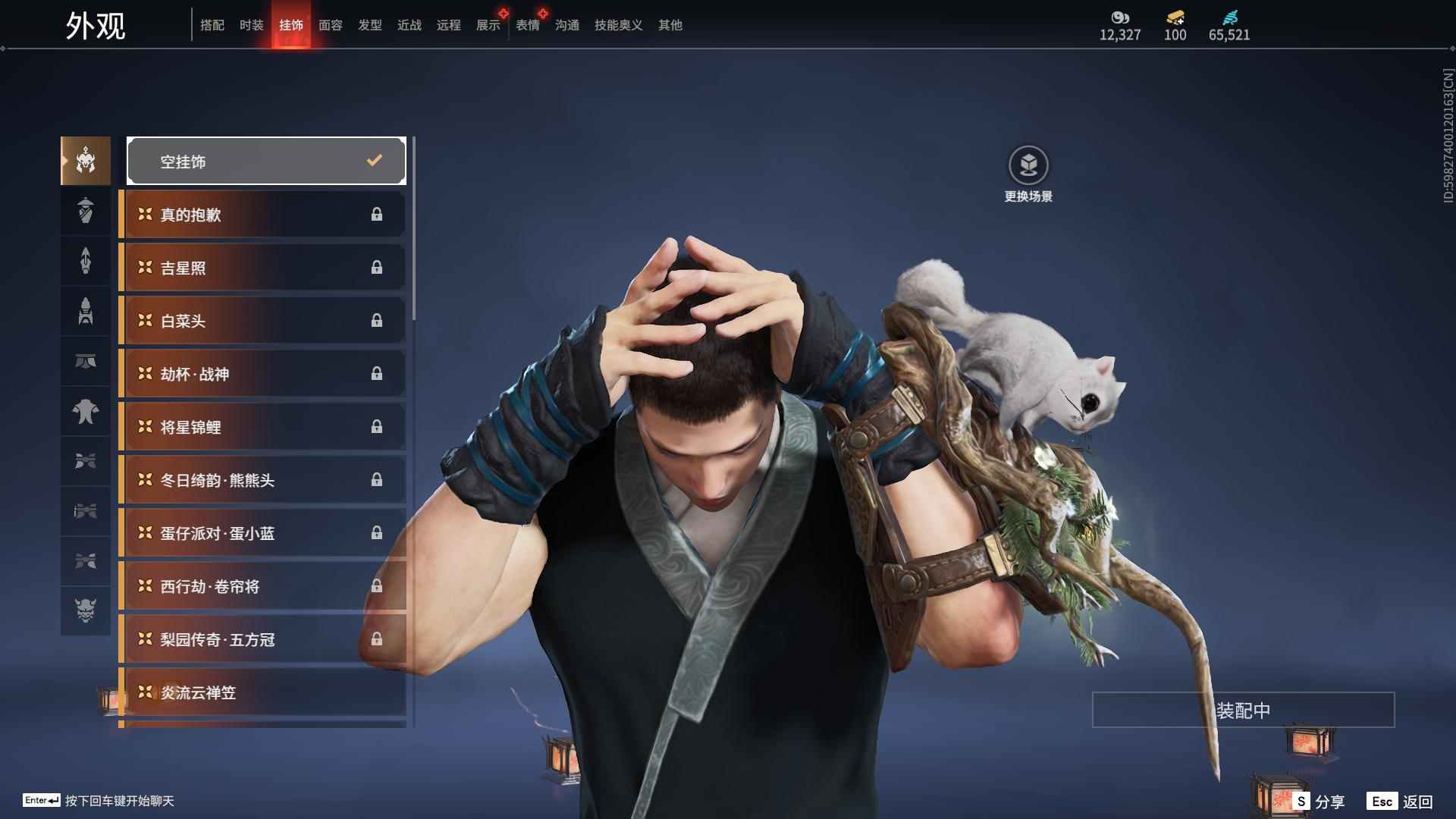This screenshot has height=819, width=1456.
Task: Open the 时装 outfit tab
Action: coord(251,25)
